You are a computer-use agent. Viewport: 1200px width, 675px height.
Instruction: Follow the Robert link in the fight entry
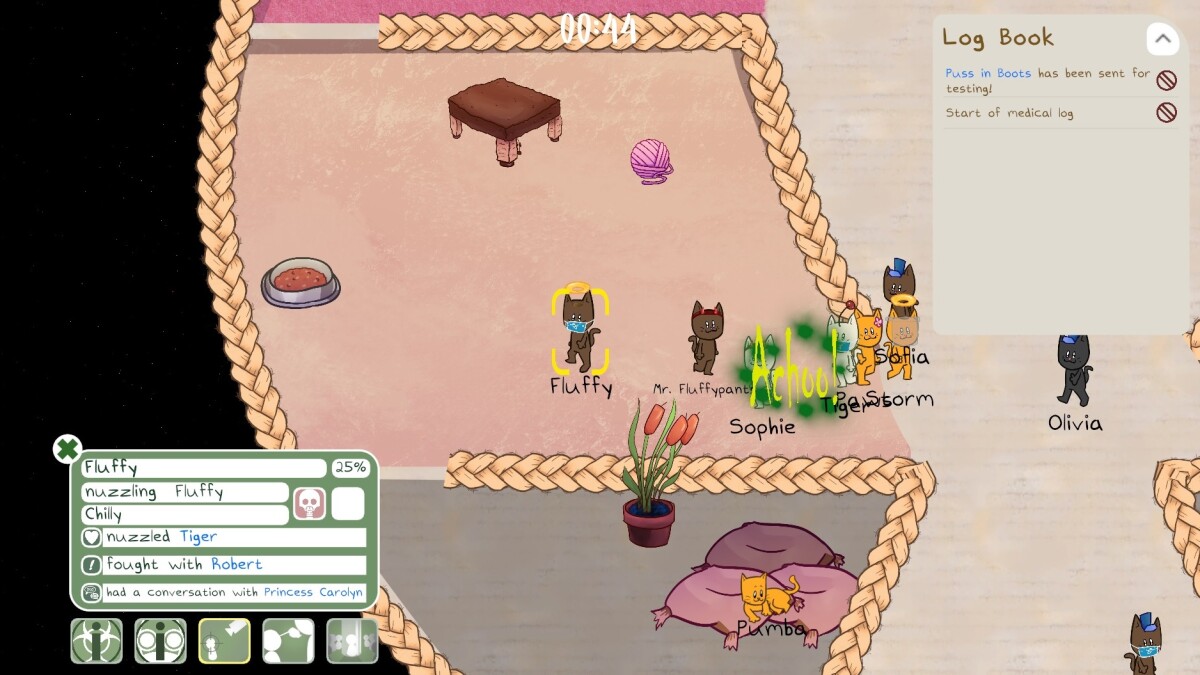coord(237,565)
